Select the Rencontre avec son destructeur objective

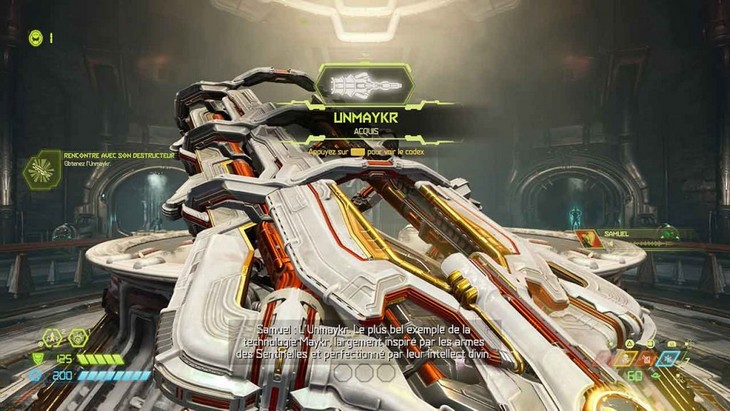click(41, 168)
